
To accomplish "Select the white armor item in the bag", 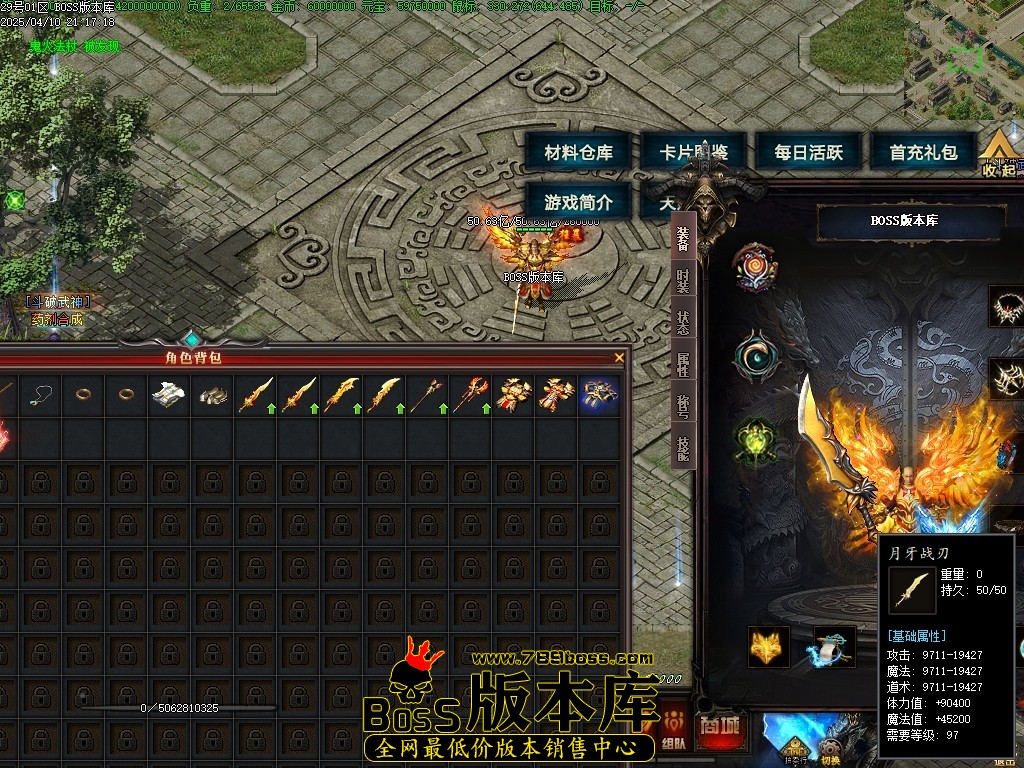I will 170,395.
